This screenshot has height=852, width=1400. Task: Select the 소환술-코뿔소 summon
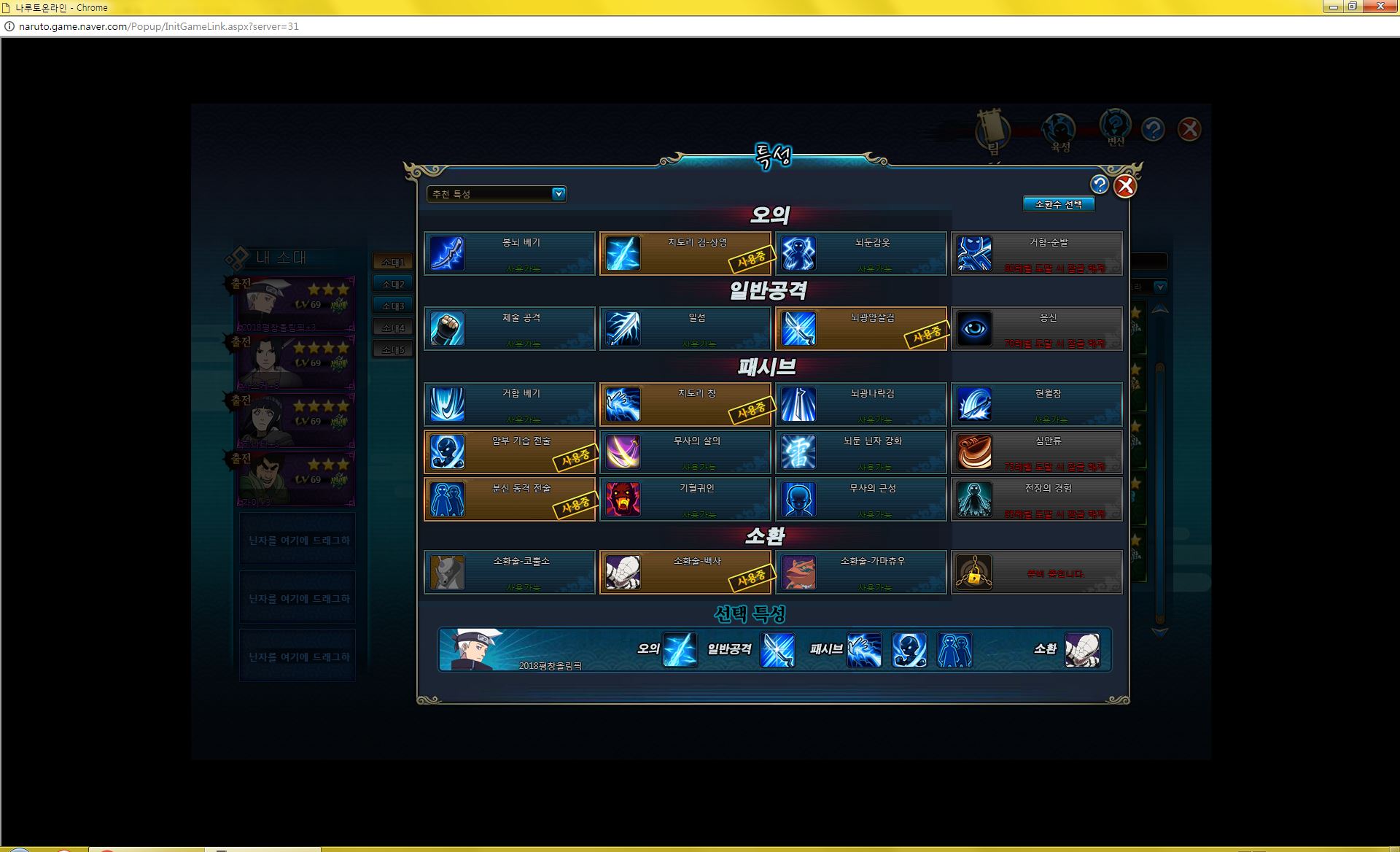[x=510, y=573]
